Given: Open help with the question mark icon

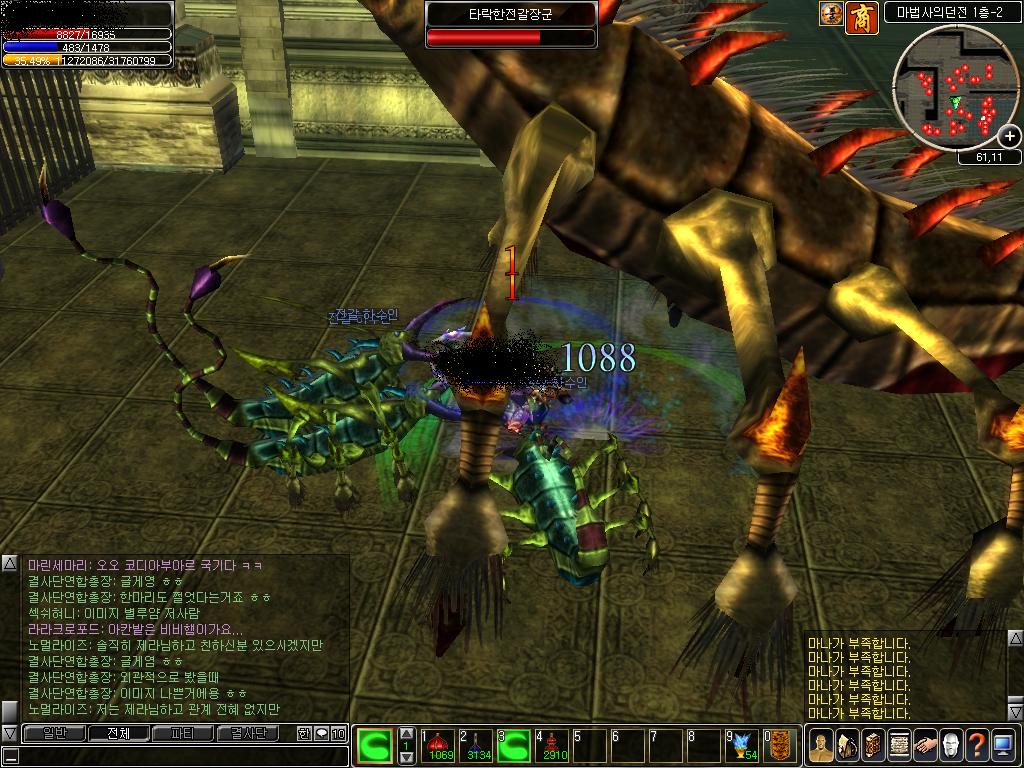Looking at the screenshot, I should pyautogui.click(x=977, y=746).
